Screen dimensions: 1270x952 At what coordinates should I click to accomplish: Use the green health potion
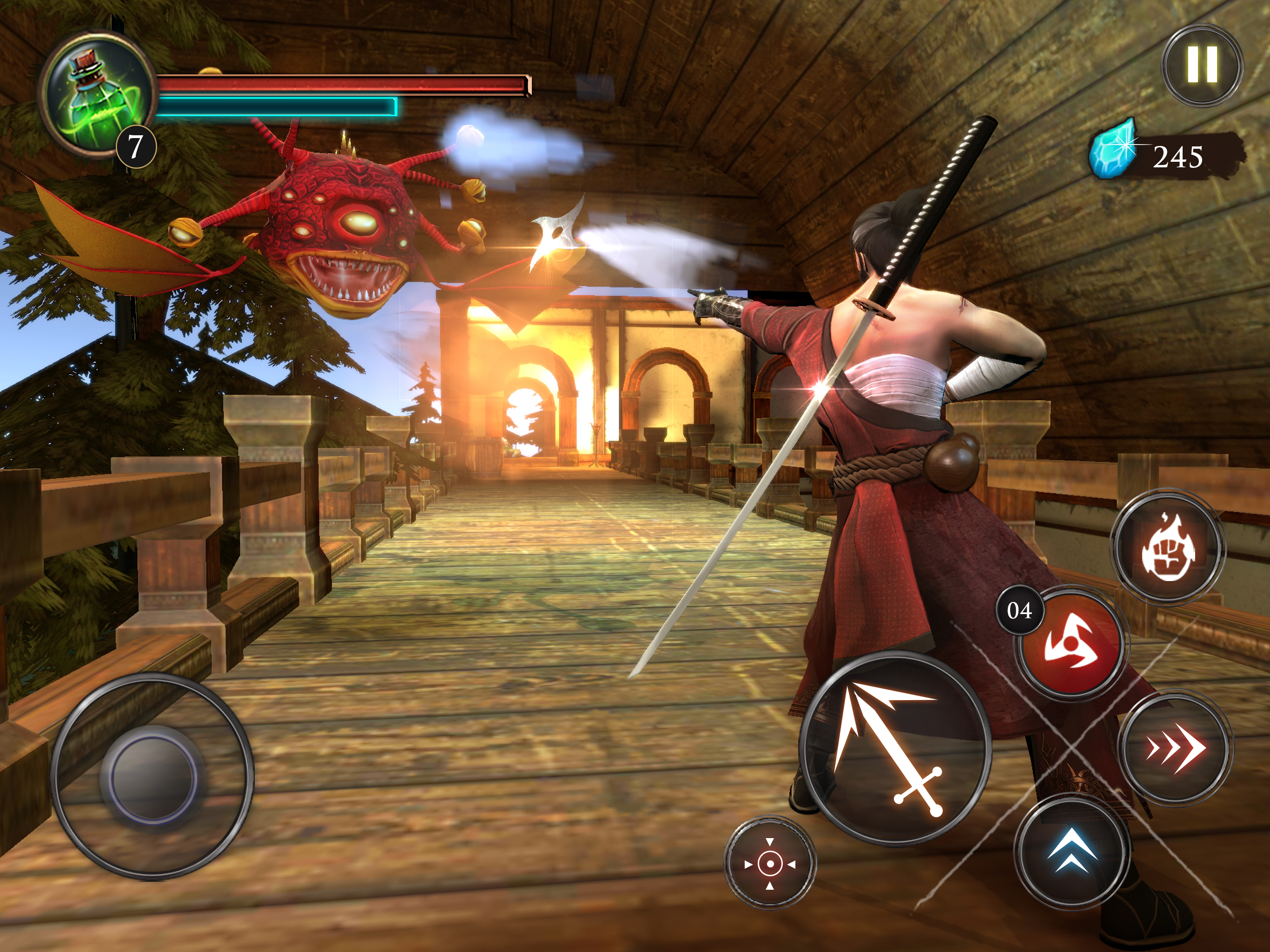[98, 92]
